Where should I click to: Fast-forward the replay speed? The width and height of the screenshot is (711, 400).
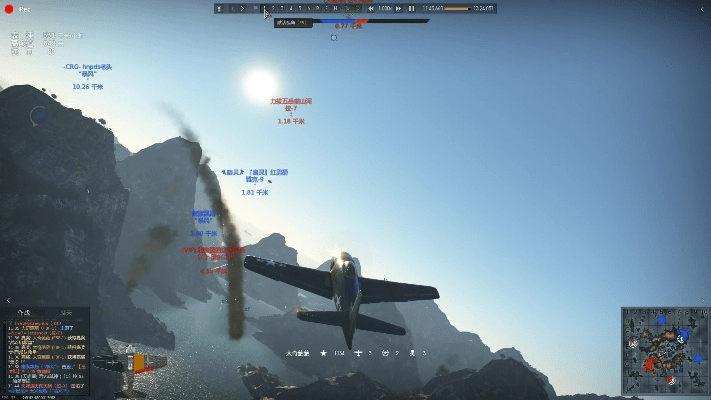[x=399, y=8]
